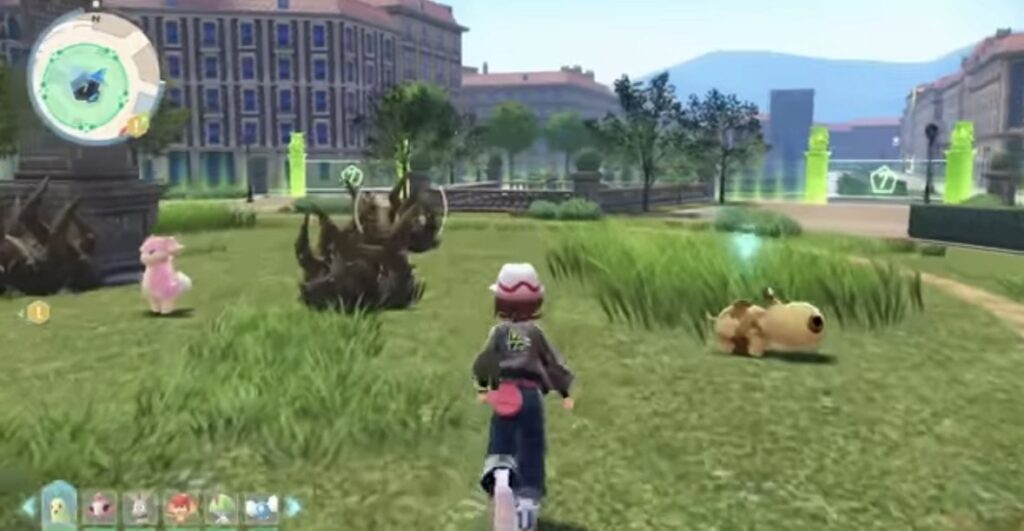This screenshot has width=1024, height=531.
Task: Click the party bar's right arrow
Action: (x=292, y=507)
